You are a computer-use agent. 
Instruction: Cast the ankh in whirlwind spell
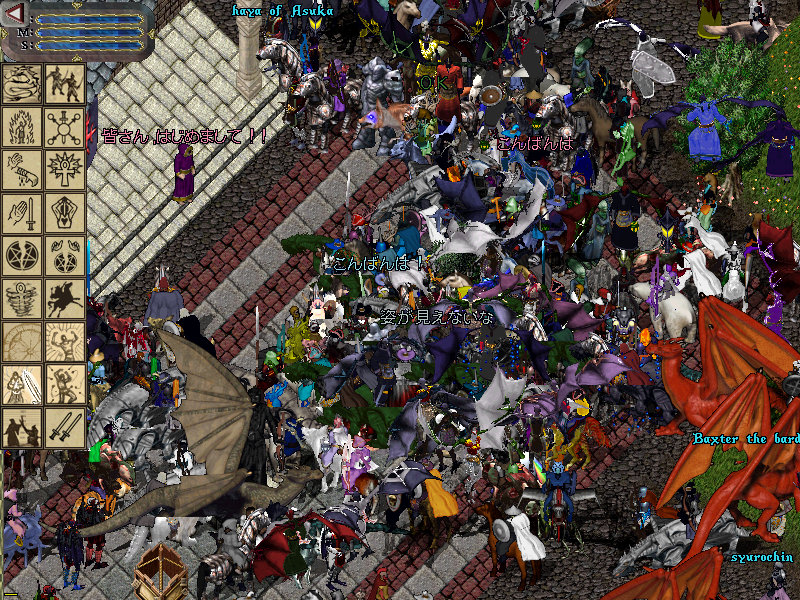coord(22,299)
